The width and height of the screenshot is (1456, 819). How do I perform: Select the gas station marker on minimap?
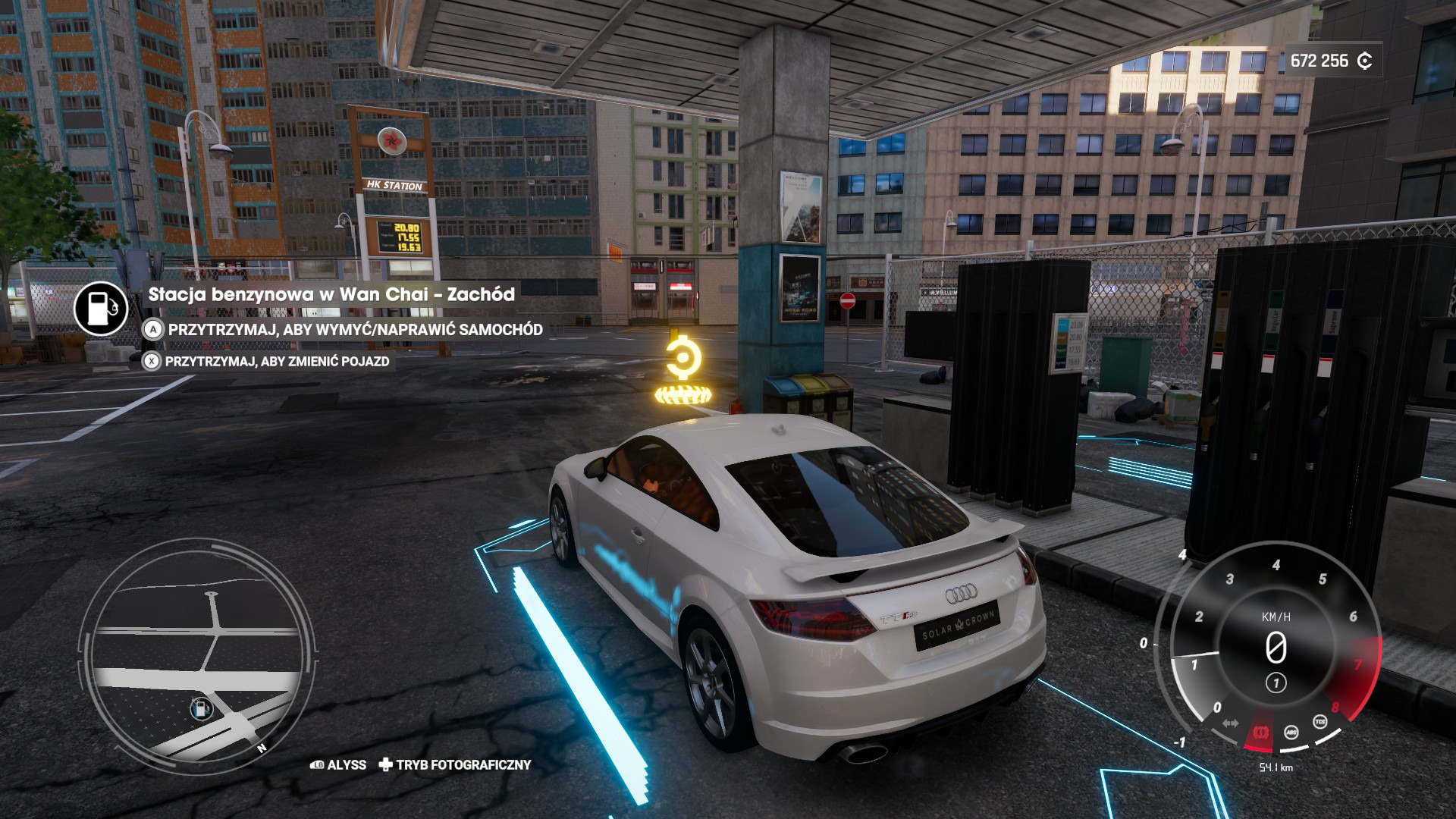click(x=201, y=709)
